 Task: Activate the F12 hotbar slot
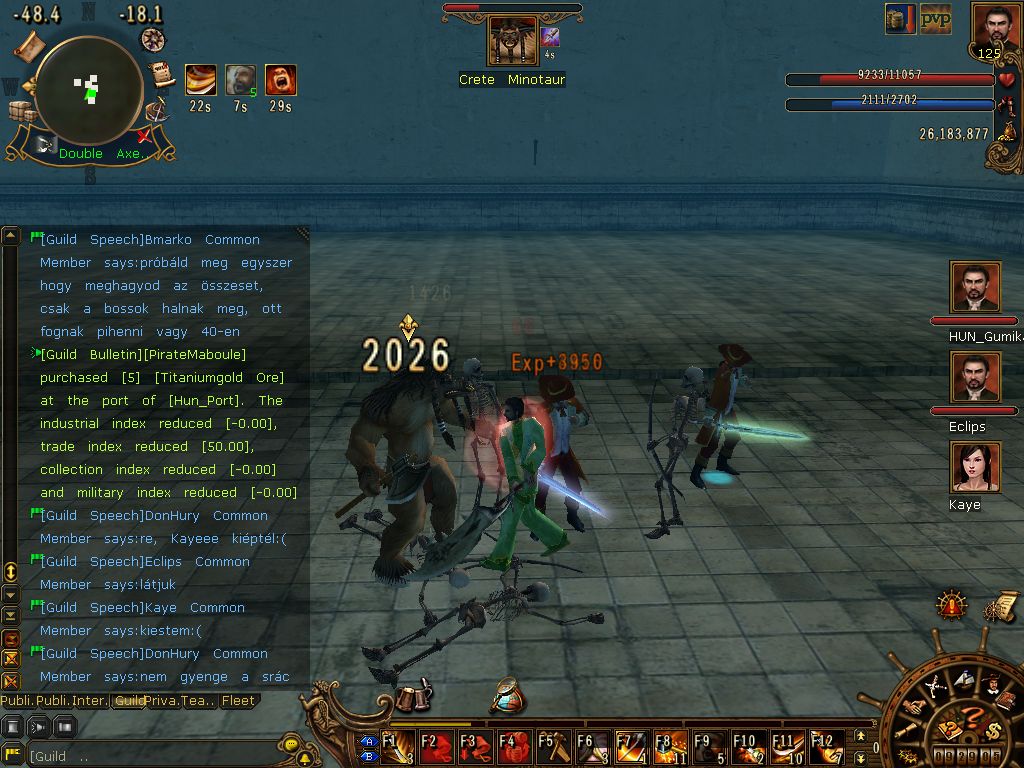(x=827, y=747)
